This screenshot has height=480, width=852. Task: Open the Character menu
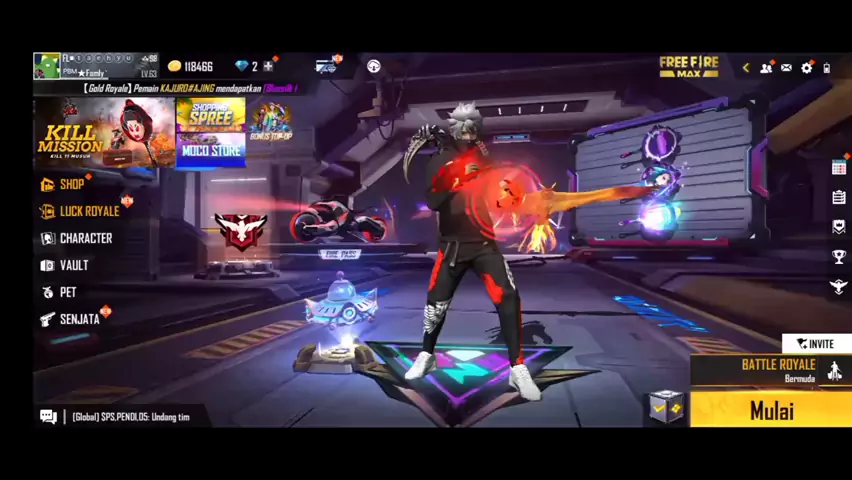coord(85,238)
